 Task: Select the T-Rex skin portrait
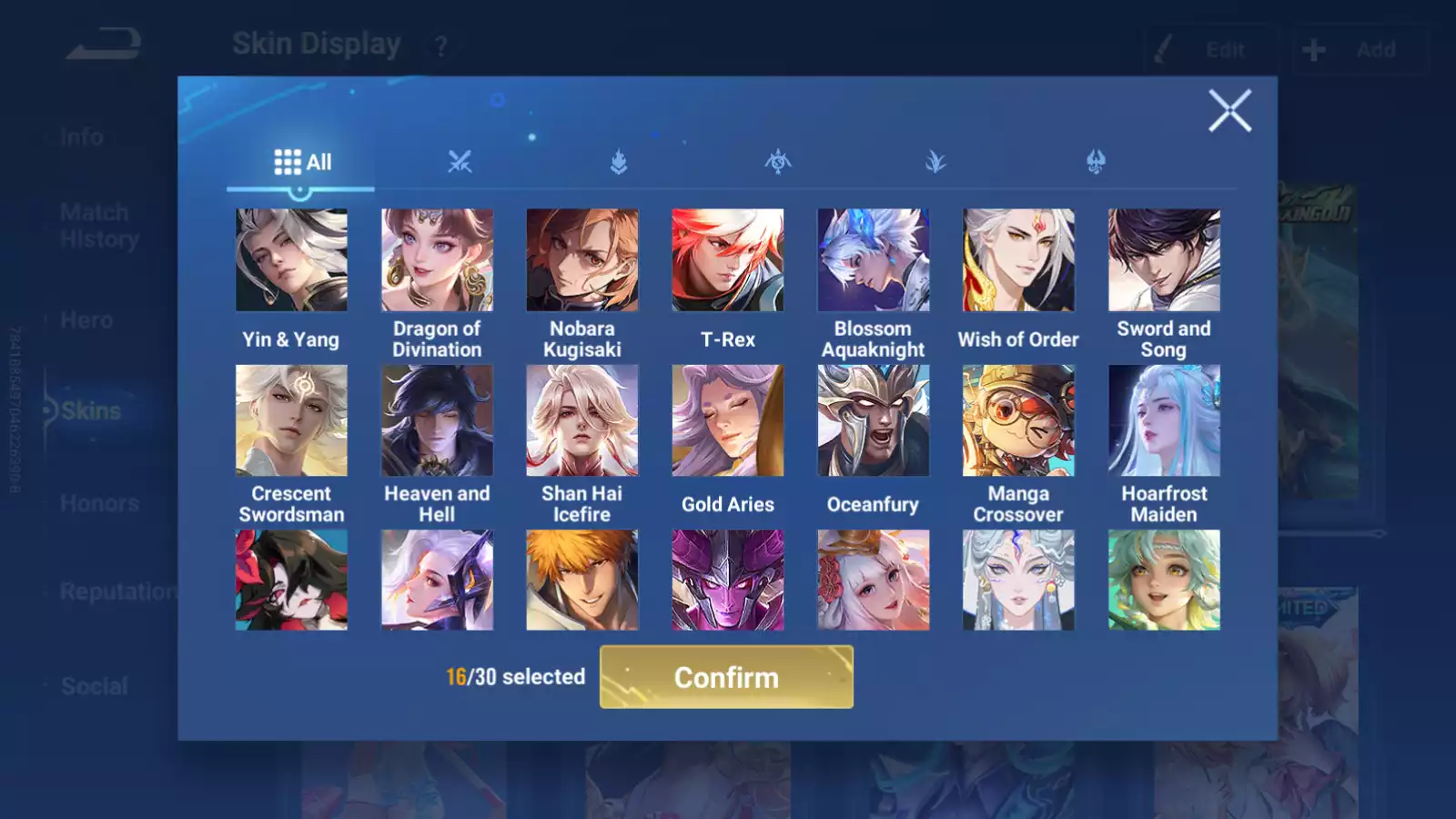727,260
